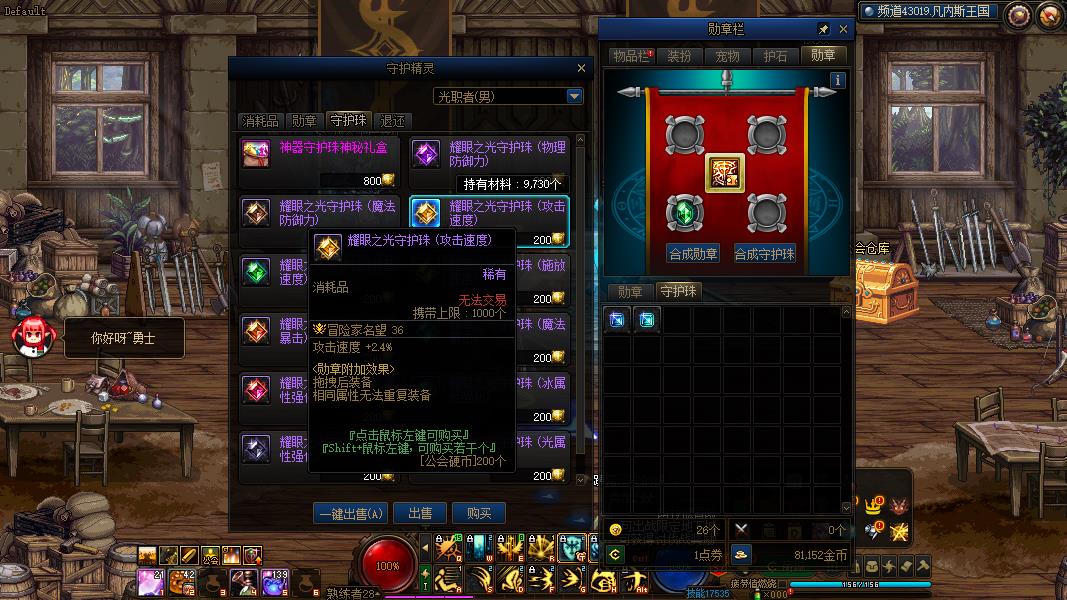Click the 一键出售 sell-all button
Screen dimensions: 1067x600
(x=350, y=513)
